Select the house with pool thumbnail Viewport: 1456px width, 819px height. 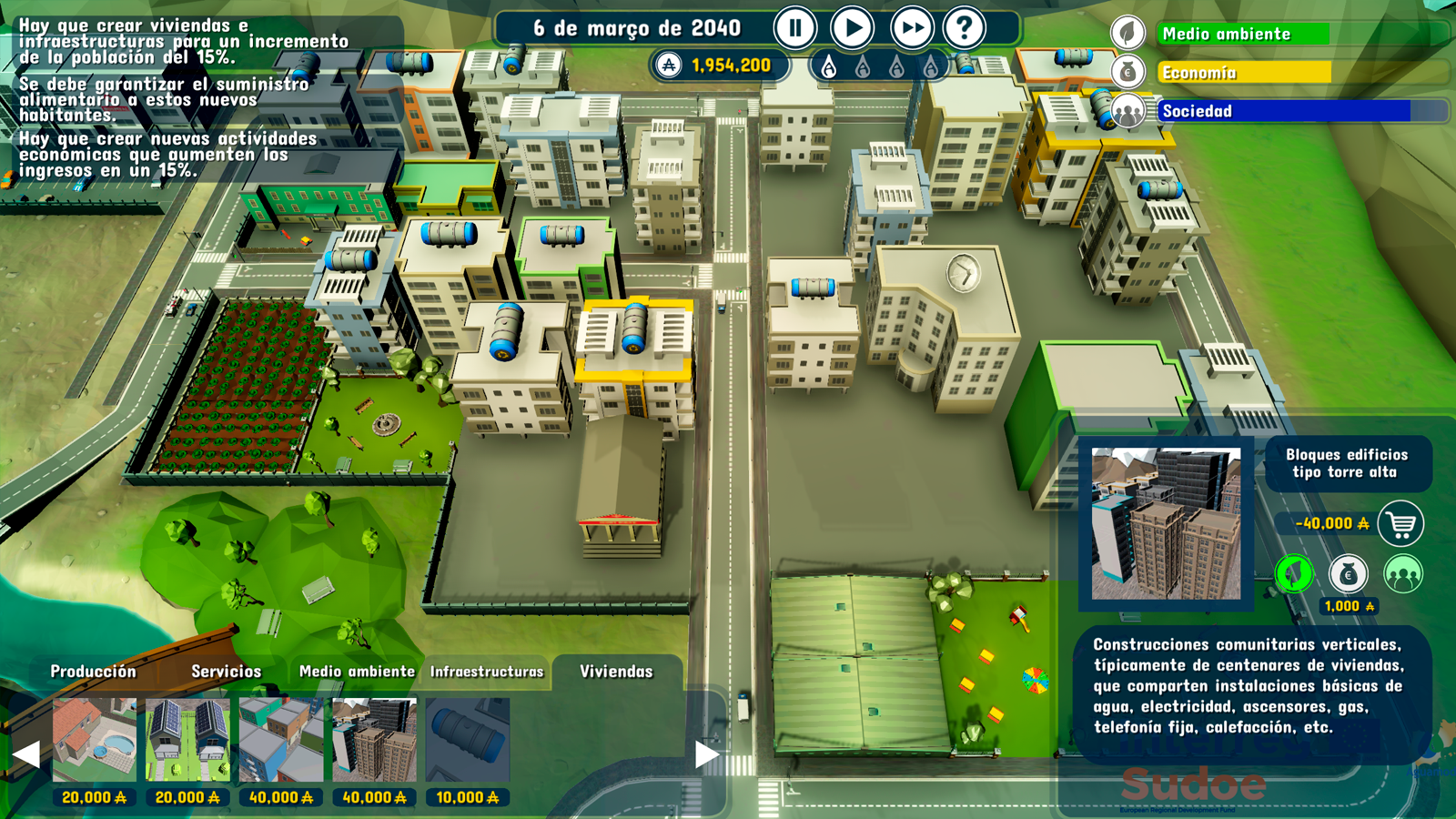coord(95,740)
